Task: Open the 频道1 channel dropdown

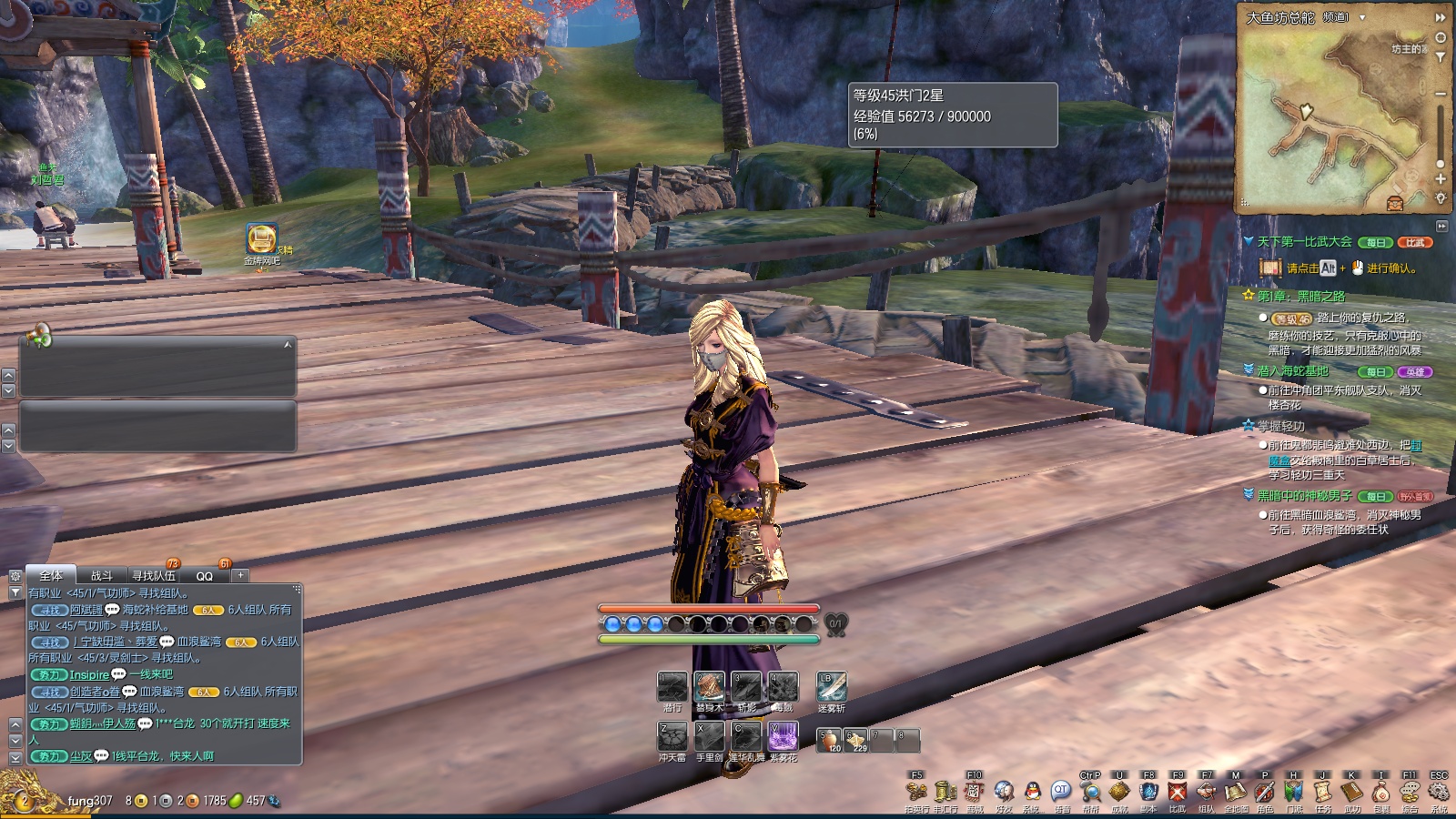Action: tap(1362, 17)
